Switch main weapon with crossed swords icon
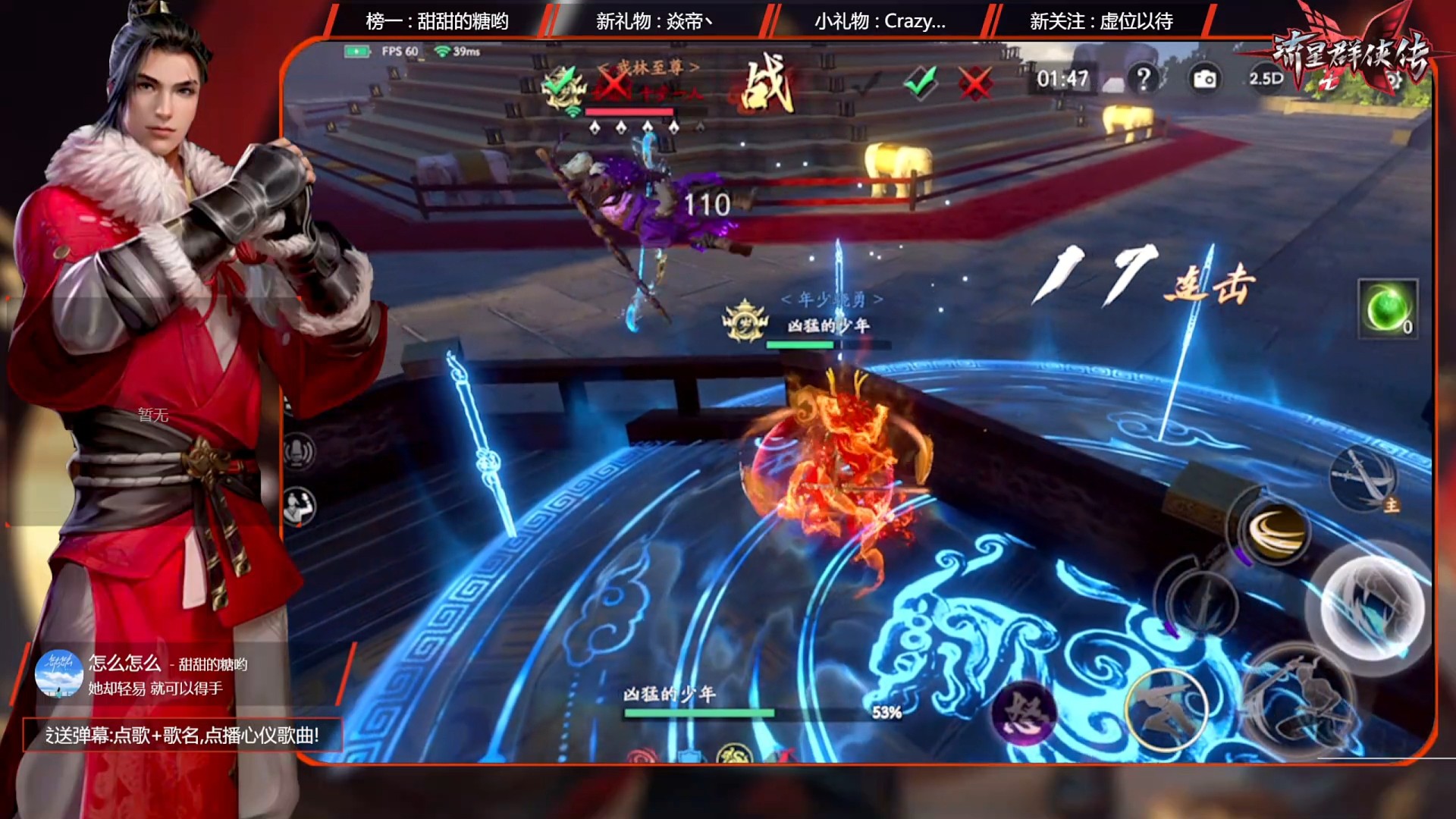 pos(1365,478)
